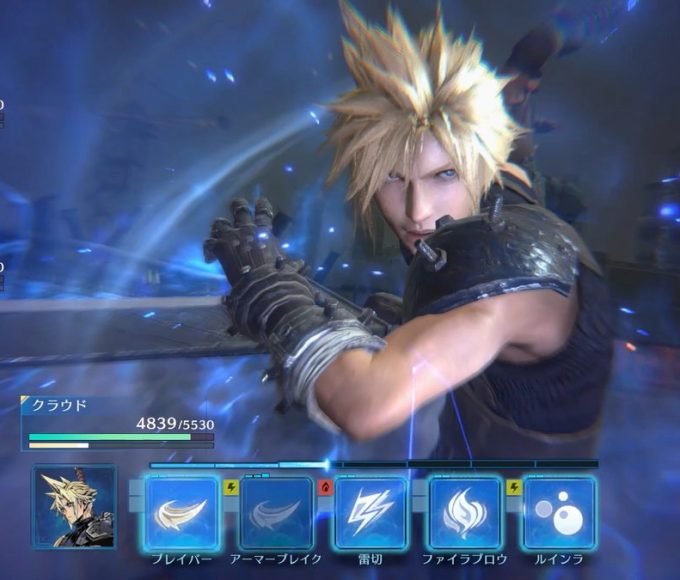680x580 pixels.
Task: Select Cloud's character portrait
Action: tap(74, 507)
